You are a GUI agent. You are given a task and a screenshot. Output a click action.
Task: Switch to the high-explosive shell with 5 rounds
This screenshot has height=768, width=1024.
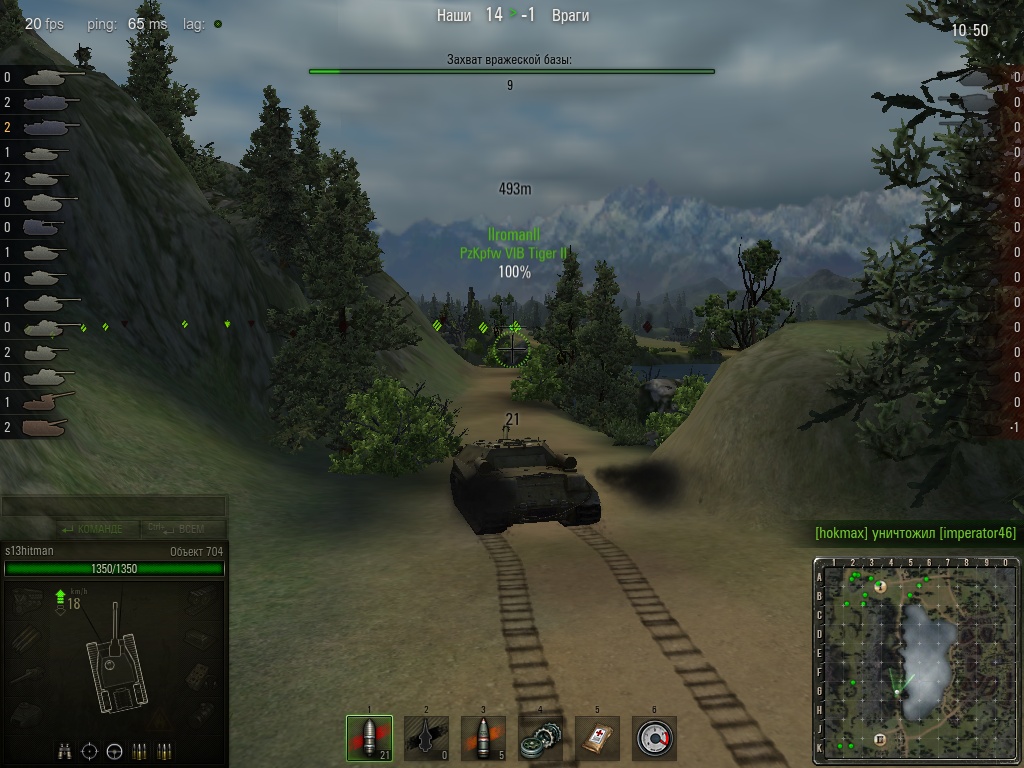pos(483,739)
